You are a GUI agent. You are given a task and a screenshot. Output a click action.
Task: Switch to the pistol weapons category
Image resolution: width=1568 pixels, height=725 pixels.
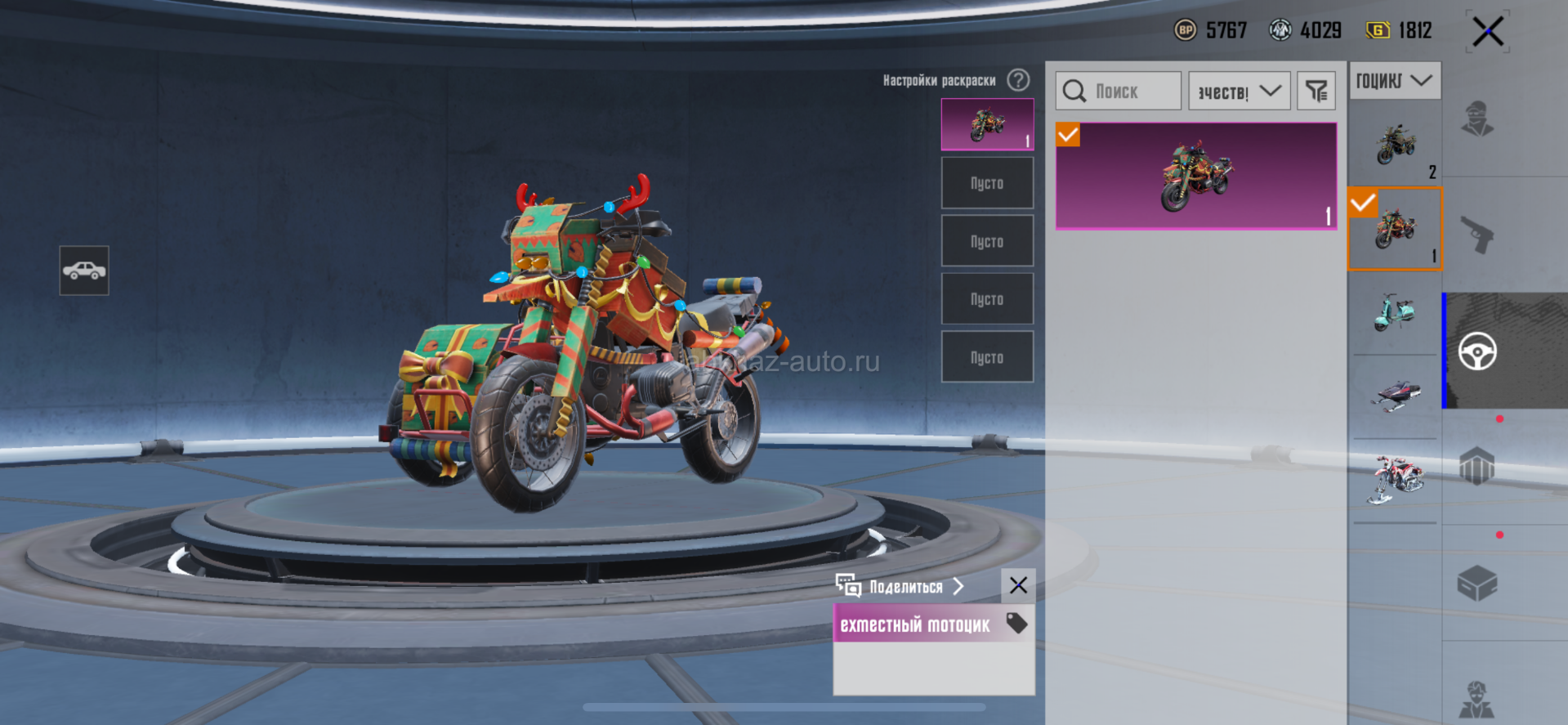pyautogui.click(x=1477, y=235)
